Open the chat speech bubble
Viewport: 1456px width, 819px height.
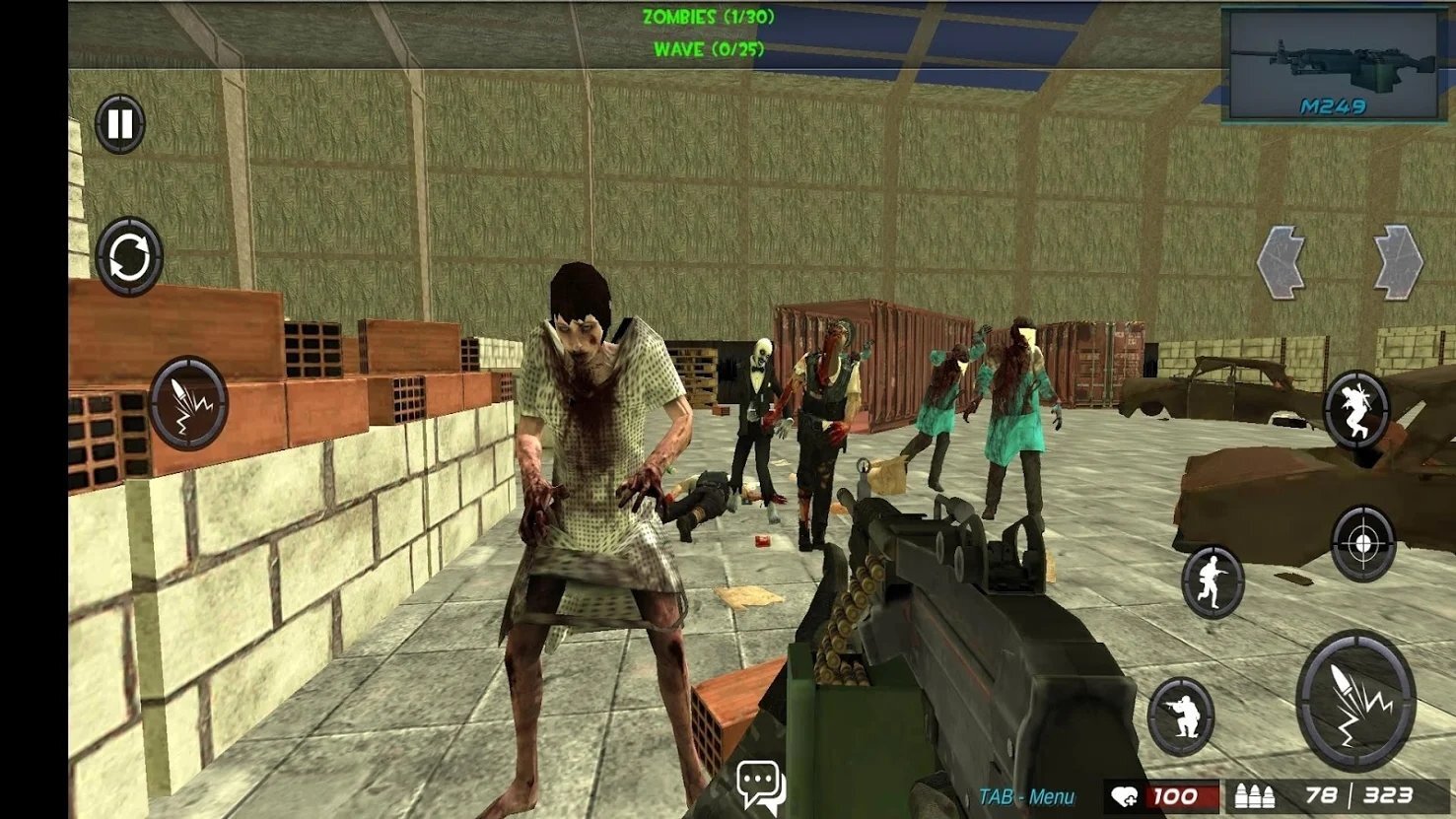point(760,785)
